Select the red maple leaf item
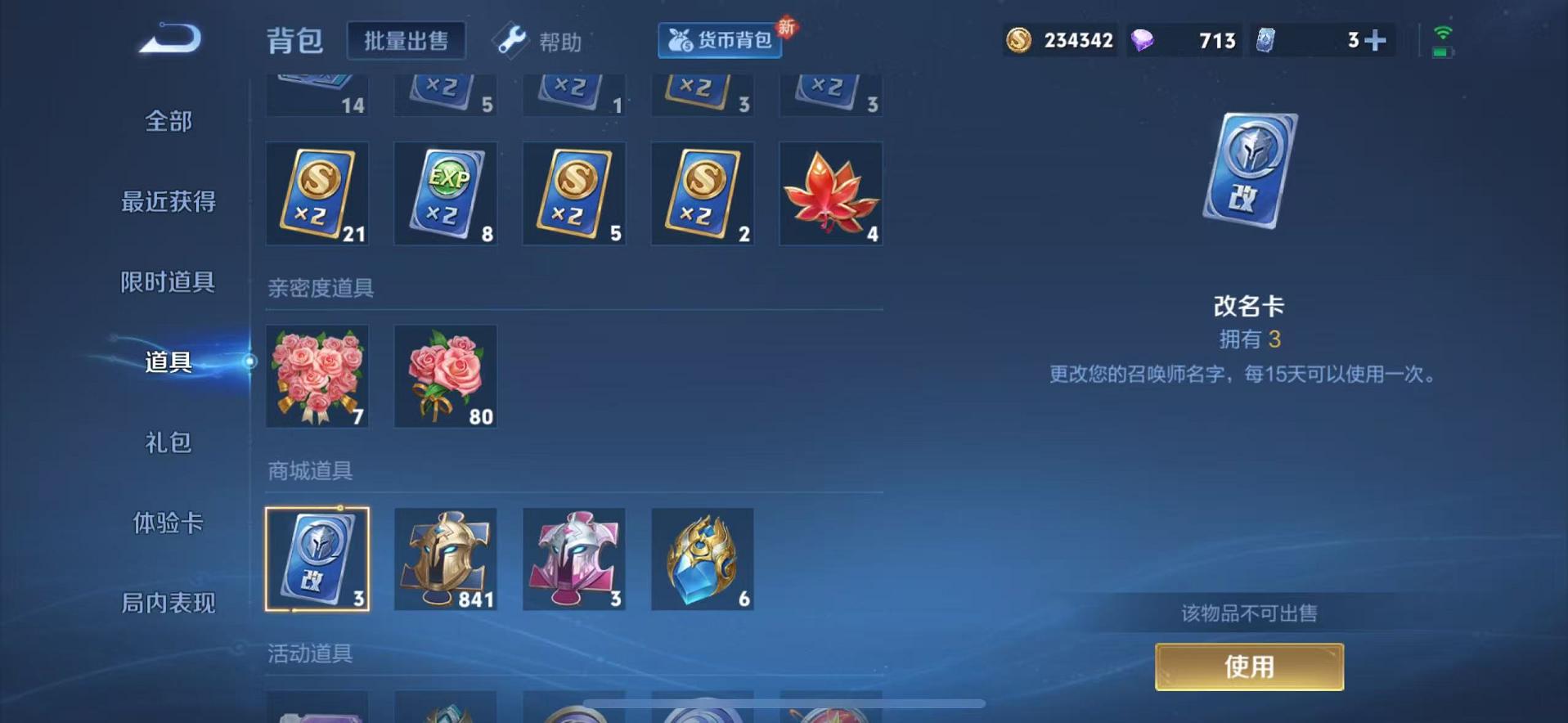This screenshot has height=723, width=1568. (x=831, y=194)
